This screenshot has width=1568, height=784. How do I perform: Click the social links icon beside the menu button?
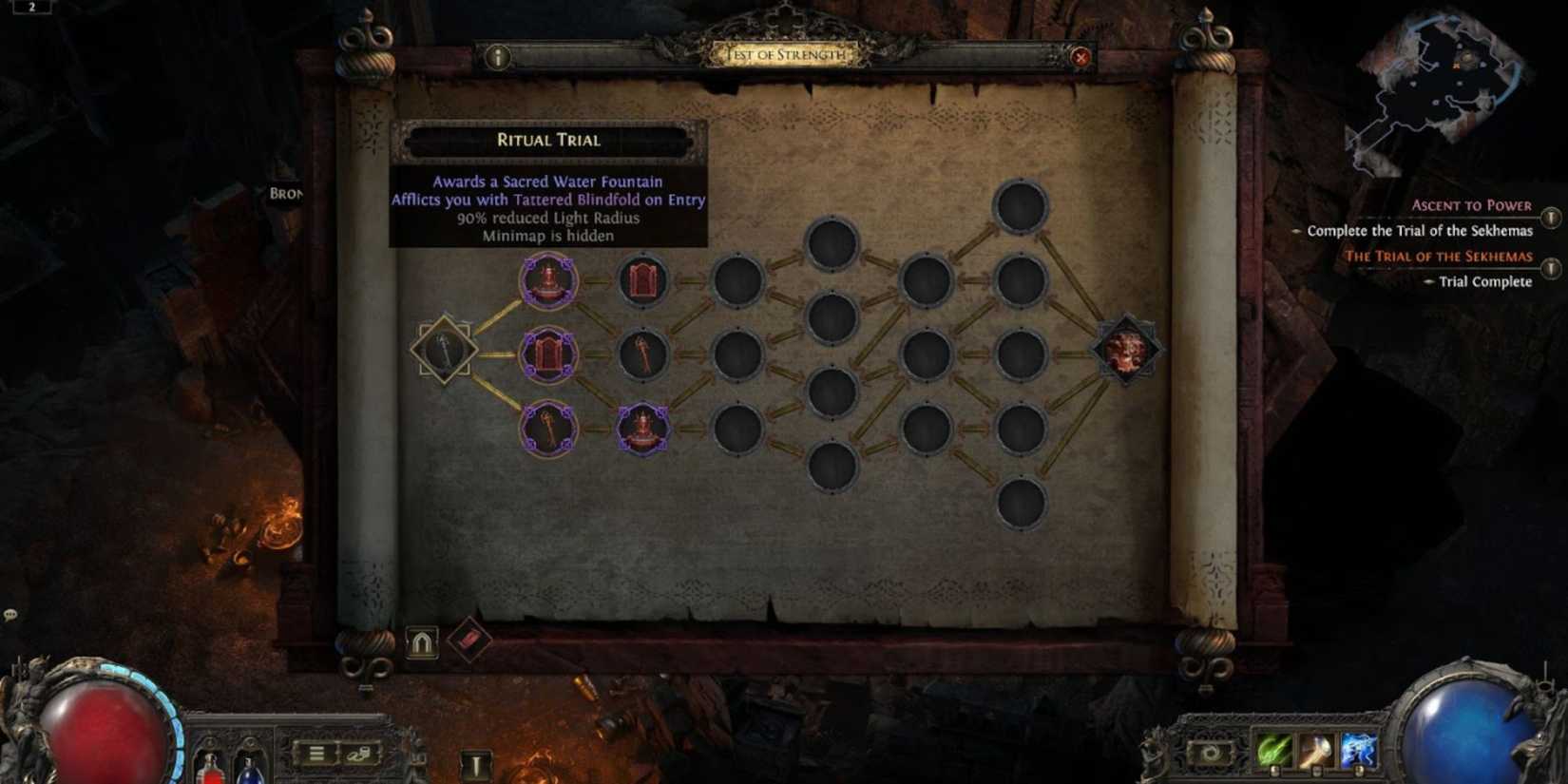coord(360,754)
